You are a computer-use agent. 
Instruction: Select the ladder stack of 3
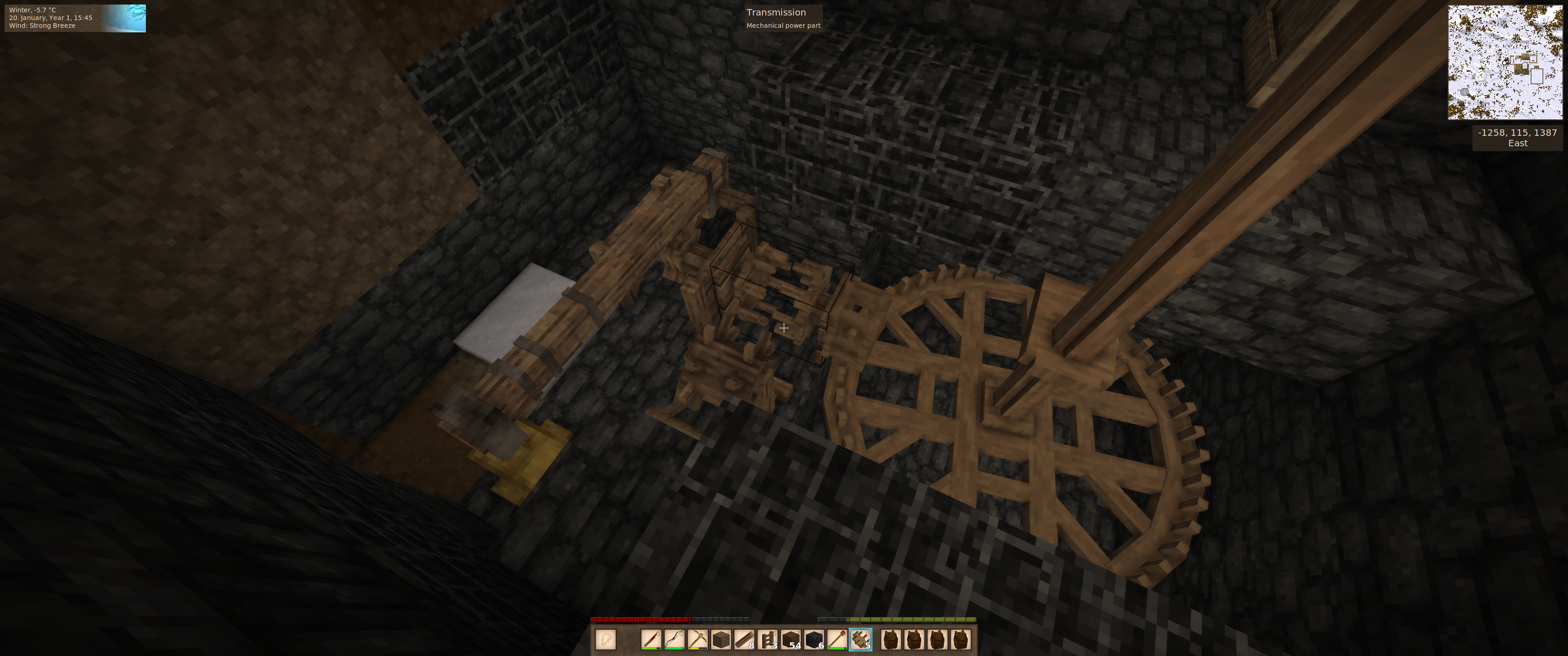coord(768,640)
